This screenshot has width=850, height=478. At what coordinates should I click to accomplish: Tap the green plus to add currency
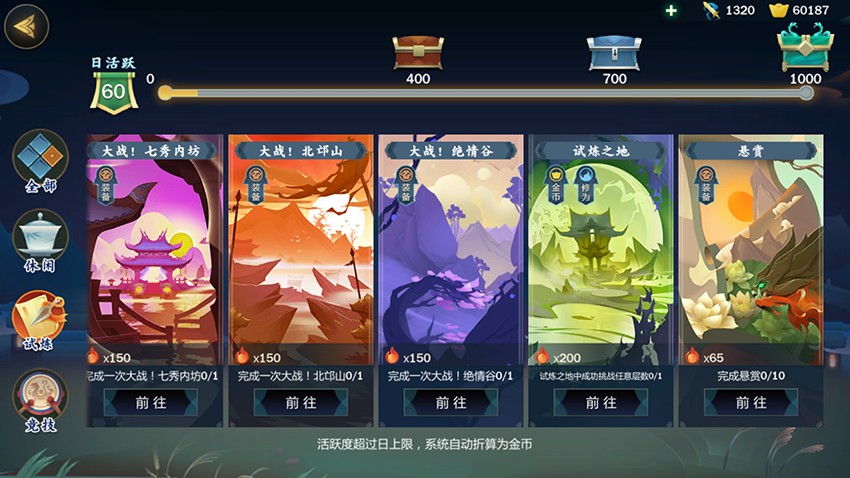point(671,10)
